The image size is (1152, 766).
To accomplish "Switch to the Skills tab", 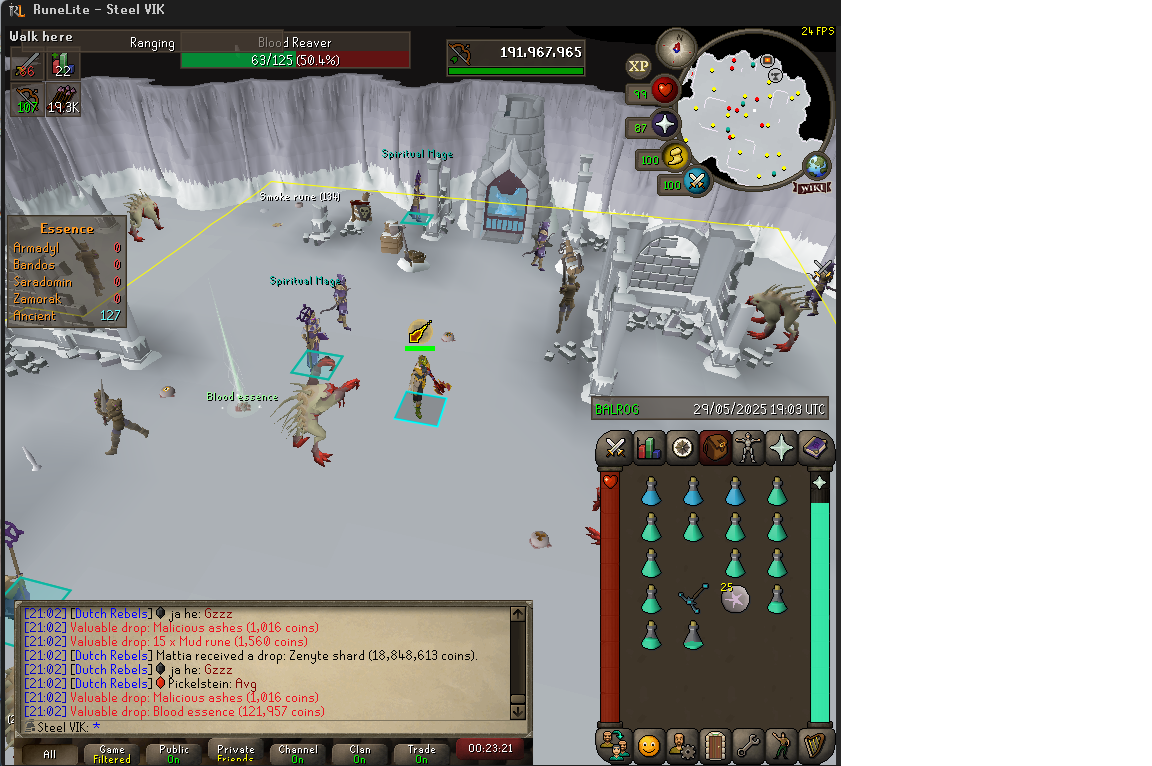I will [649, 448].
